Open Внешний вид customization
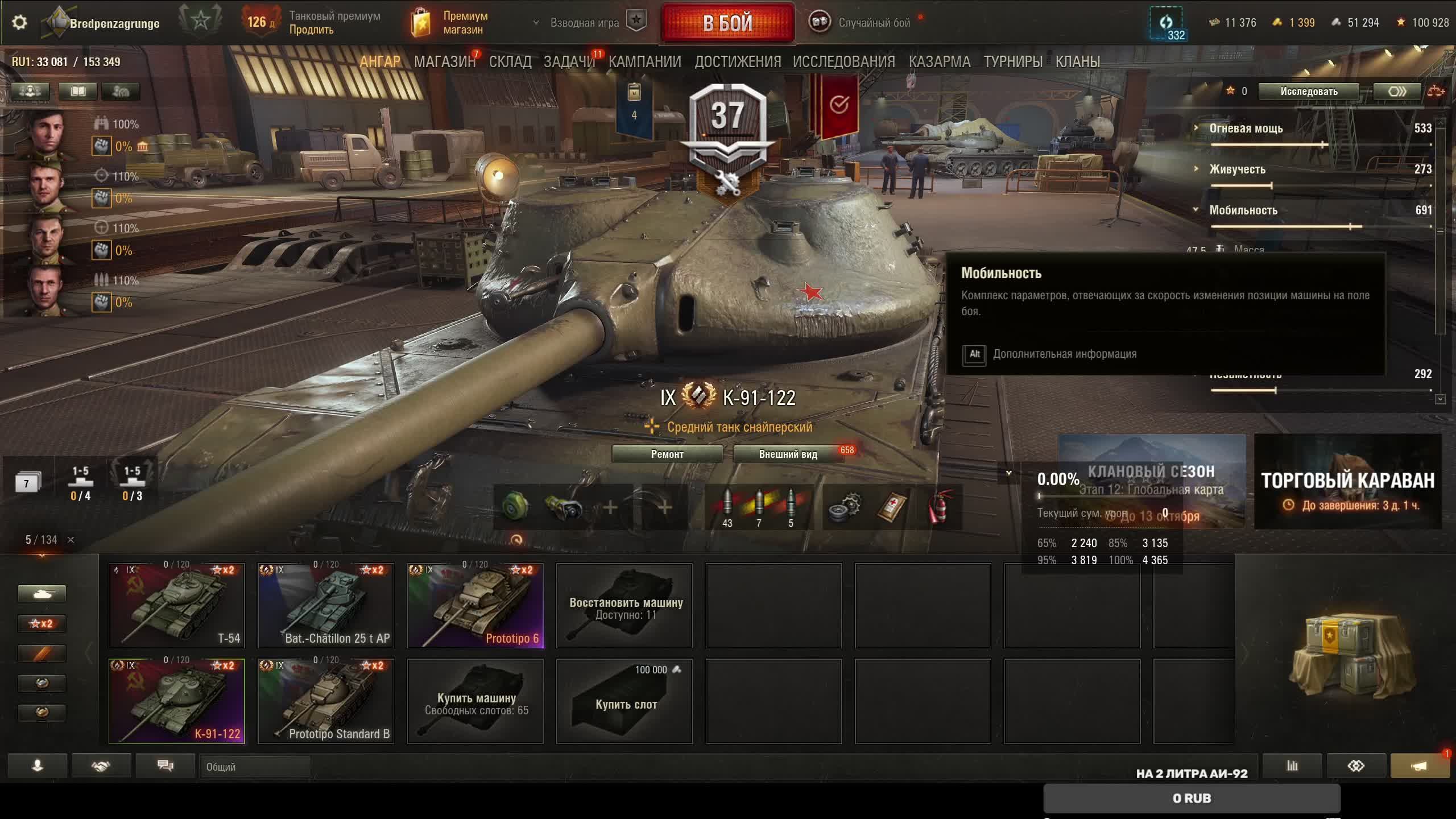 788,454
